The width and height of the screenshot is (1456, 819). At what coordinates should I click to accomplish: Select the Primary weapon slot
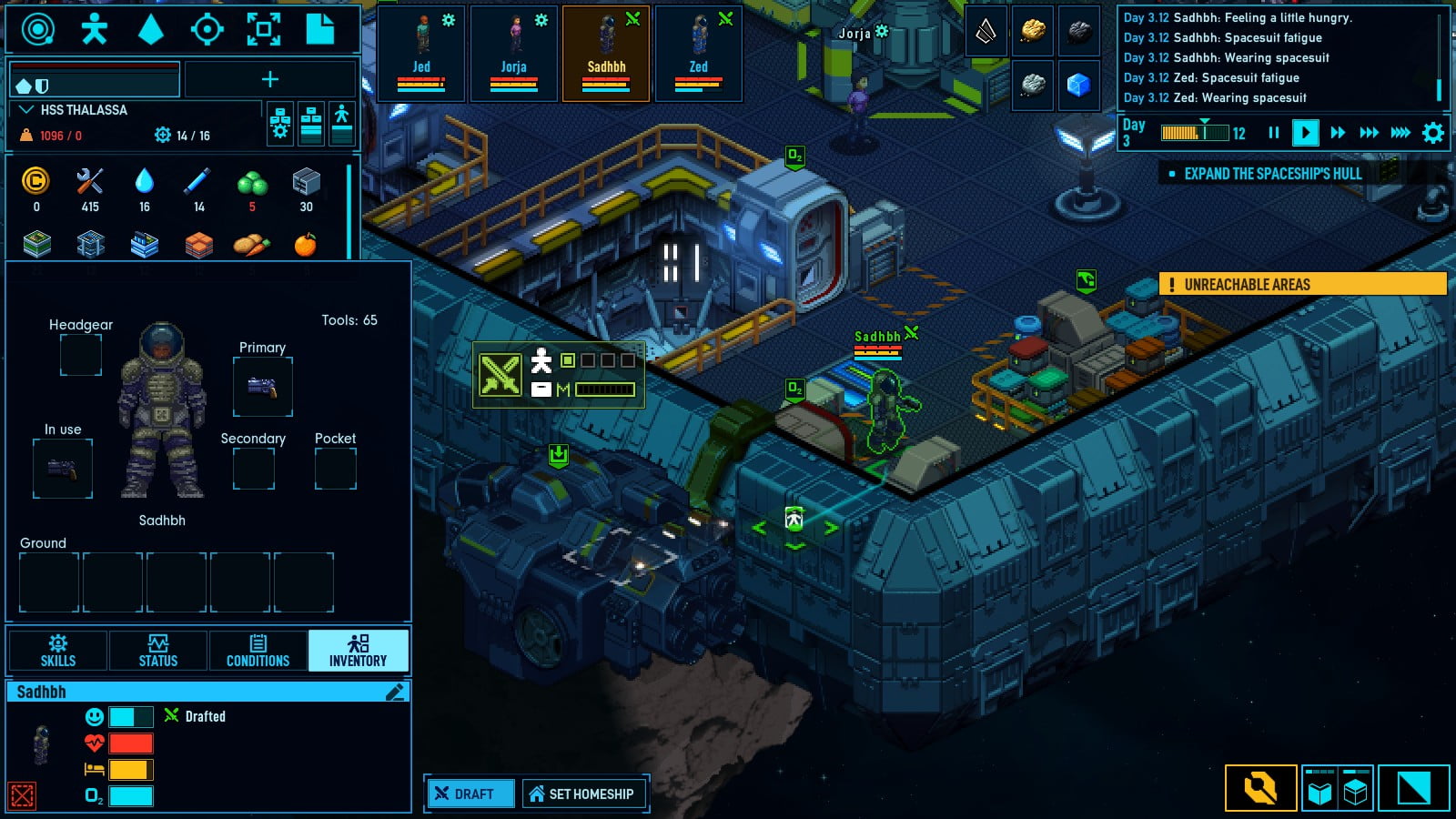coord(262,387)
